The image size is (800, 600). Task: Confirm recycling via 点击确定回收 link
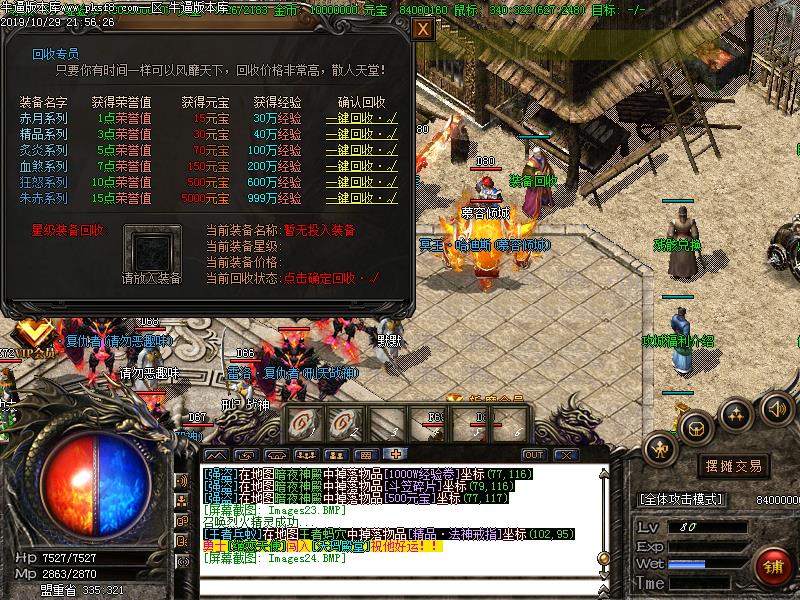(327, 276)
